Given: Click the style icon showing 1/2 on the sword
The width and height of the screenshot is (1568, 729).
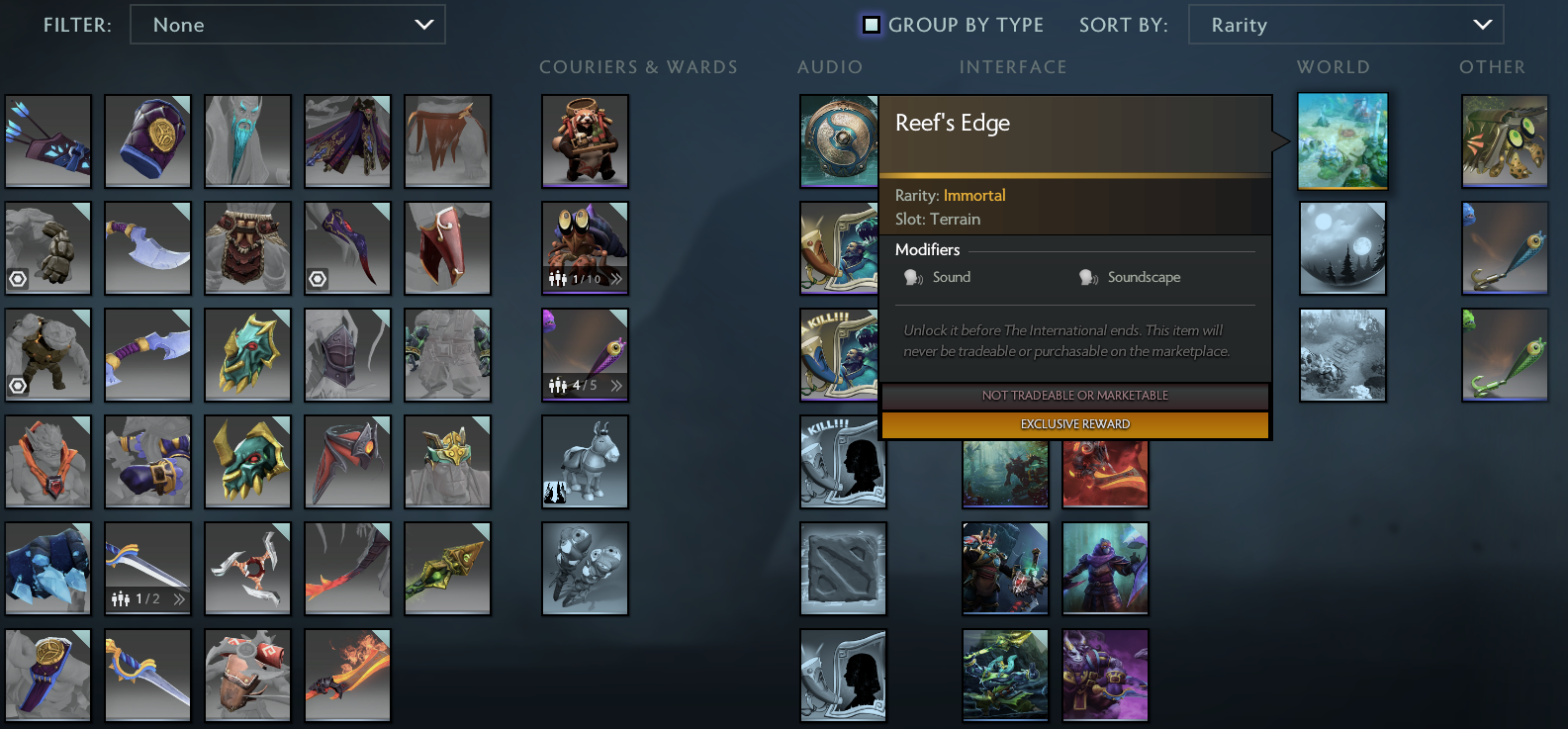Looking at the screenshot, I should [121, 597].
